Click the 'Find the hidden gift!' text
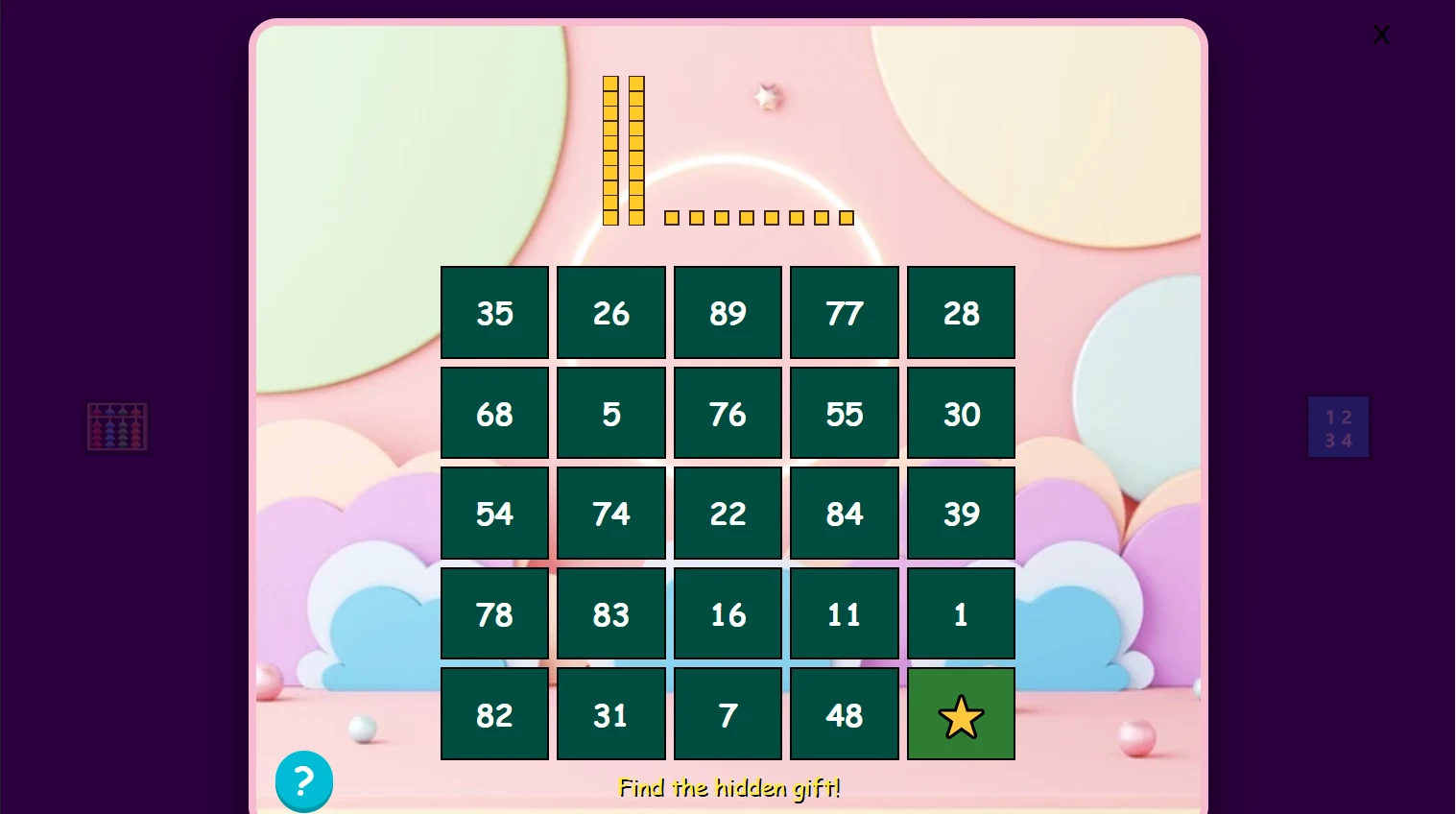Viewport: 1456px width, 814px height. [728, 787]
